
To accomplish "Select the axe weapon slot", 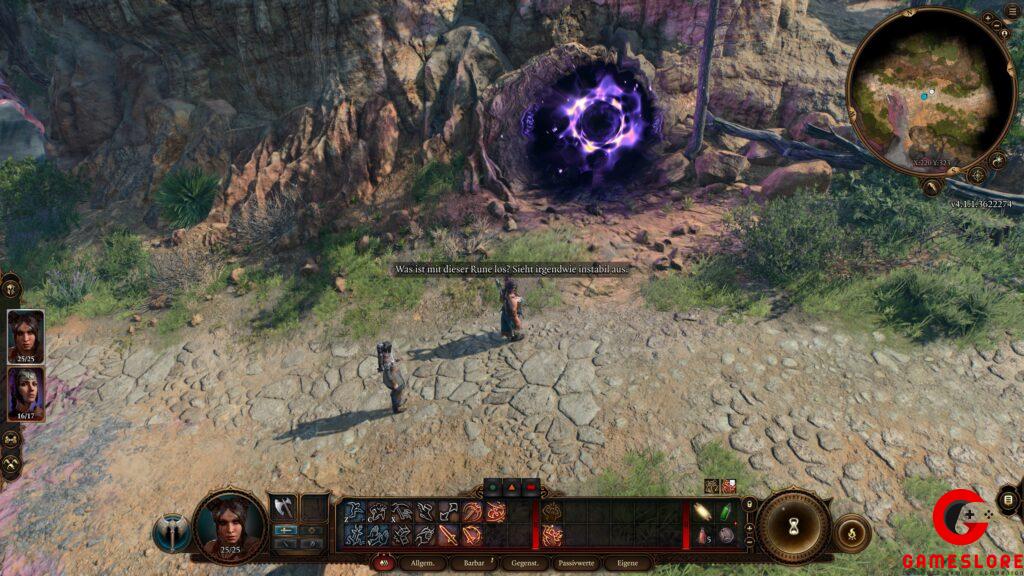I will tap(284, 508).
